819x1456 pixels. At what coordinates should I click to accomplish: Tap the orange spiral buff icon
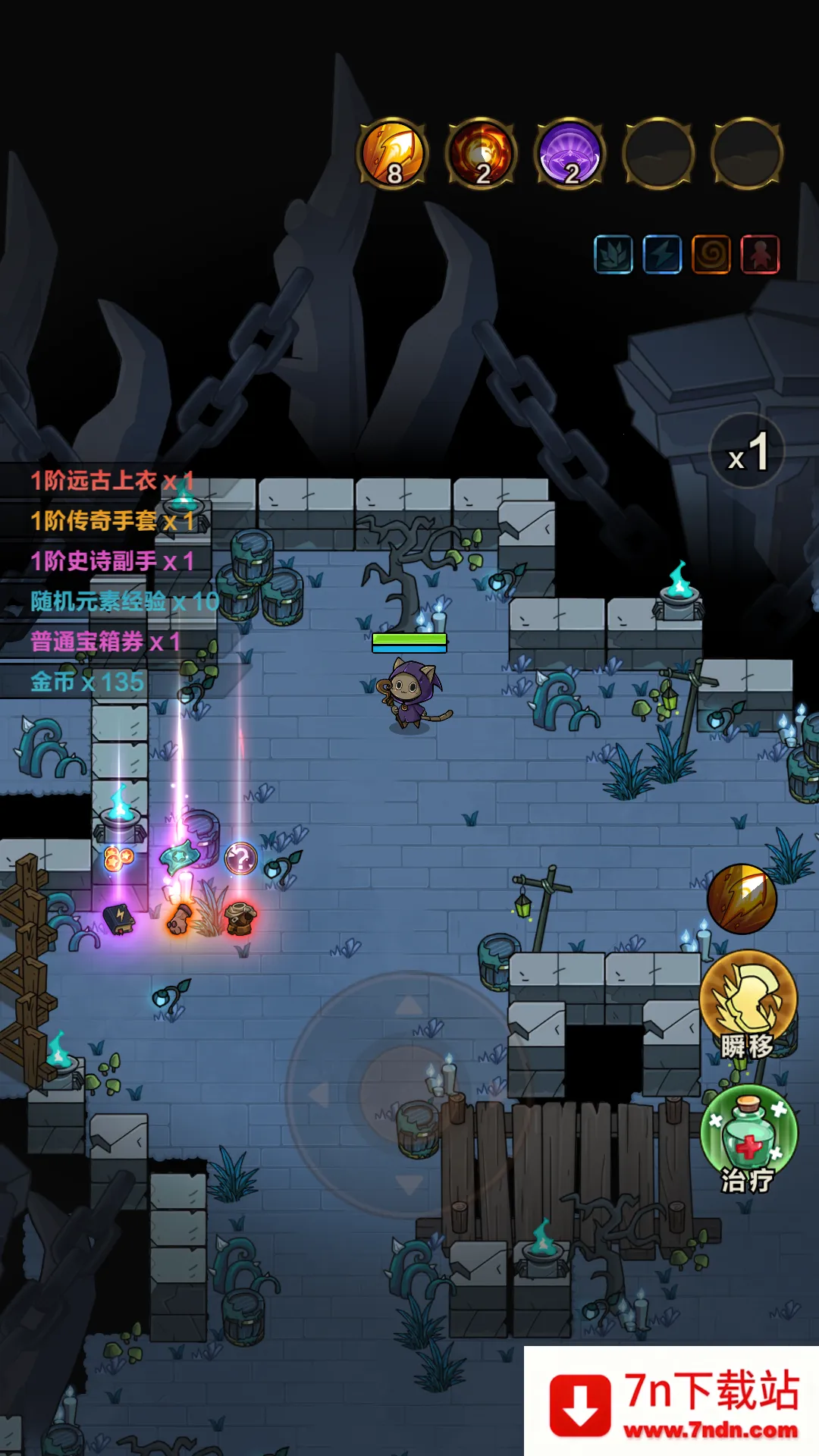click(711, 254)
